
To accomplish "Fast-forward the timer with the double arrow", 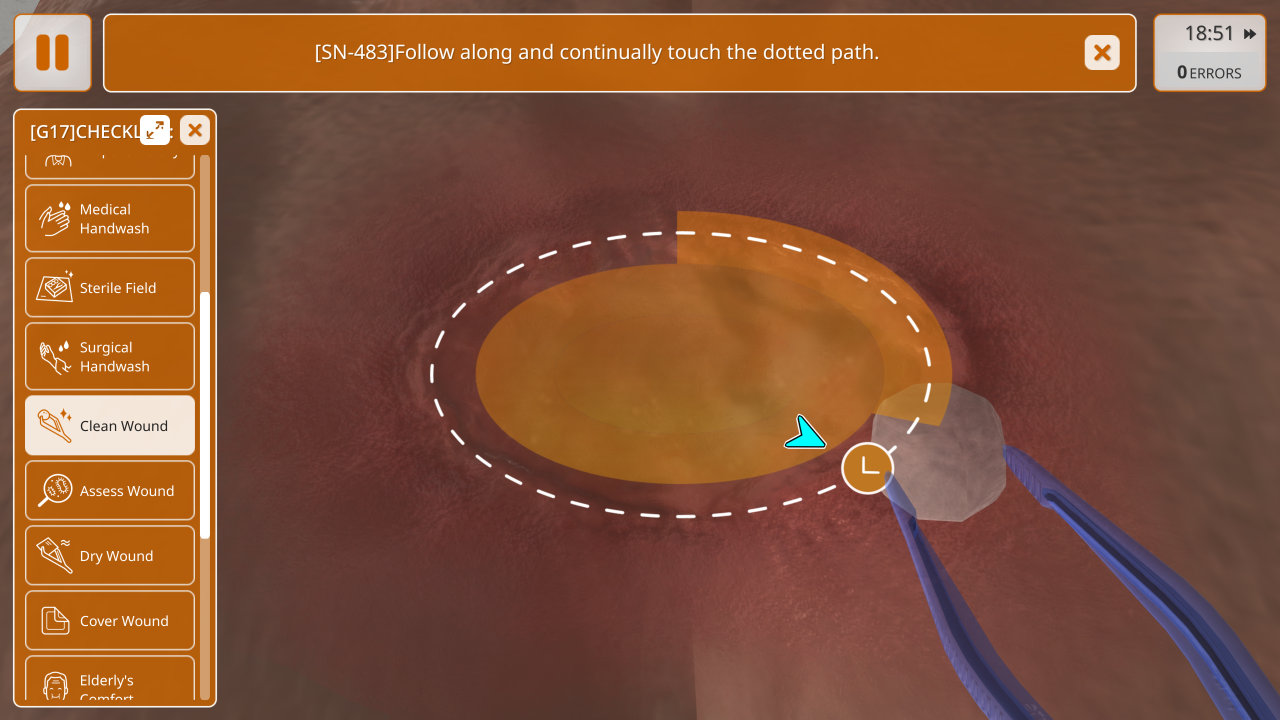I will point(1250,34).
